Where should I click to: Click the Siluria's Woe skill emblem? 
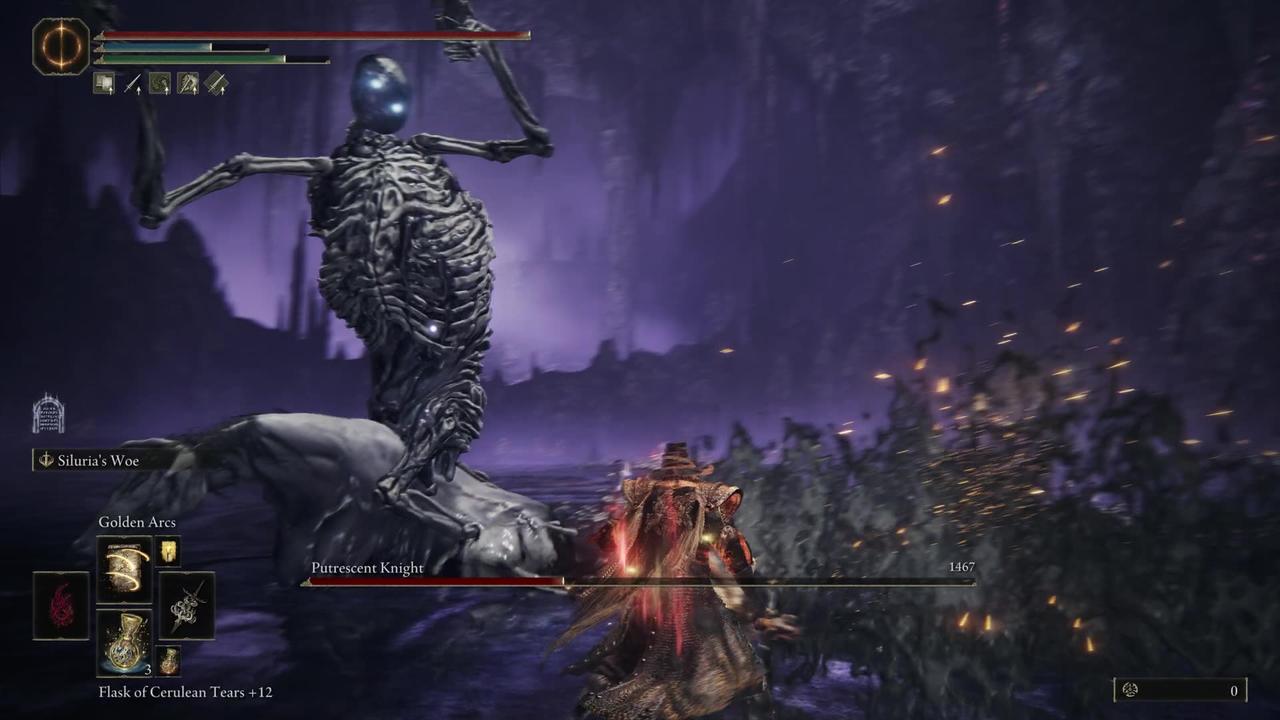pyautogui.click(x=44, y=460)
